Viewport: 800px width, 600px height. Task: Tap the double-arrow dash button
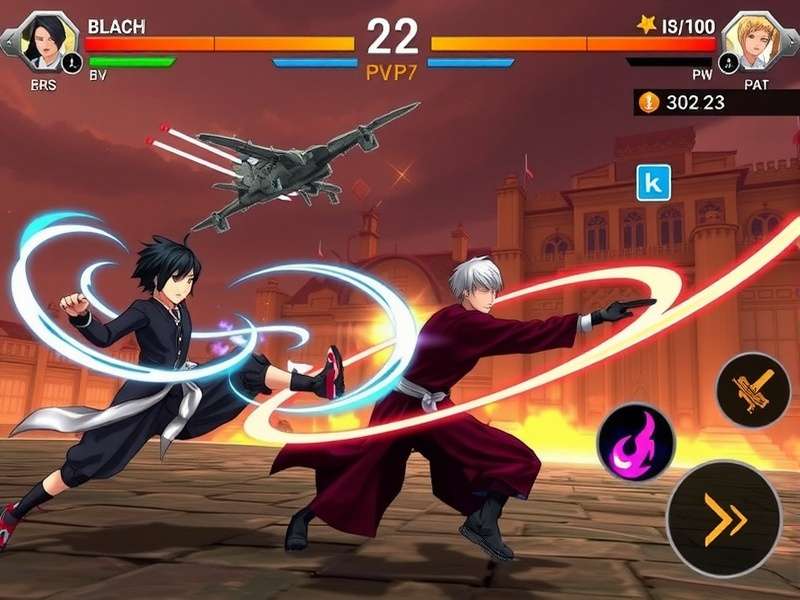(724, 519)
